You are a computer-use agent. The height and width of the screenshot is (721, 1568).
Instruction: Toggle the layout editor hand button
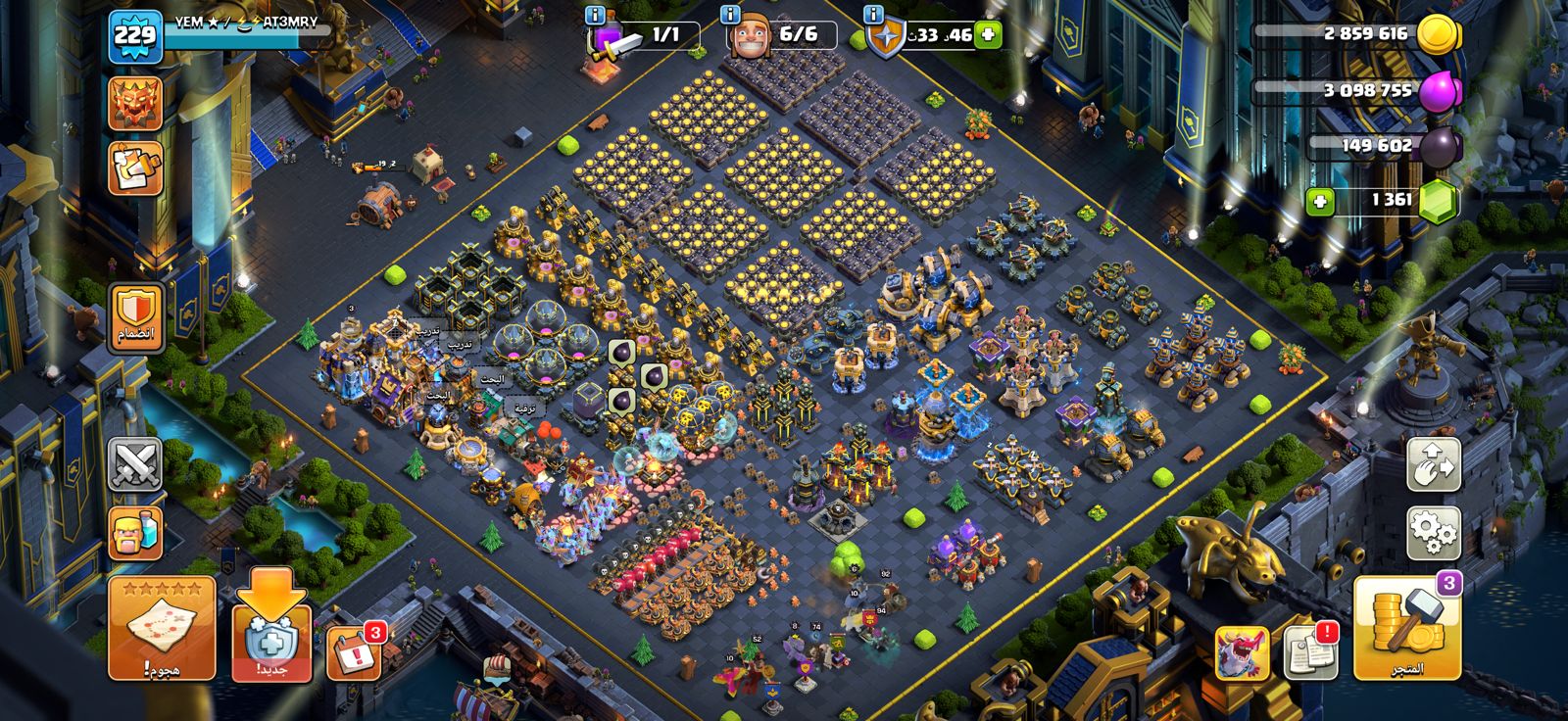[x=1434, y=464]
